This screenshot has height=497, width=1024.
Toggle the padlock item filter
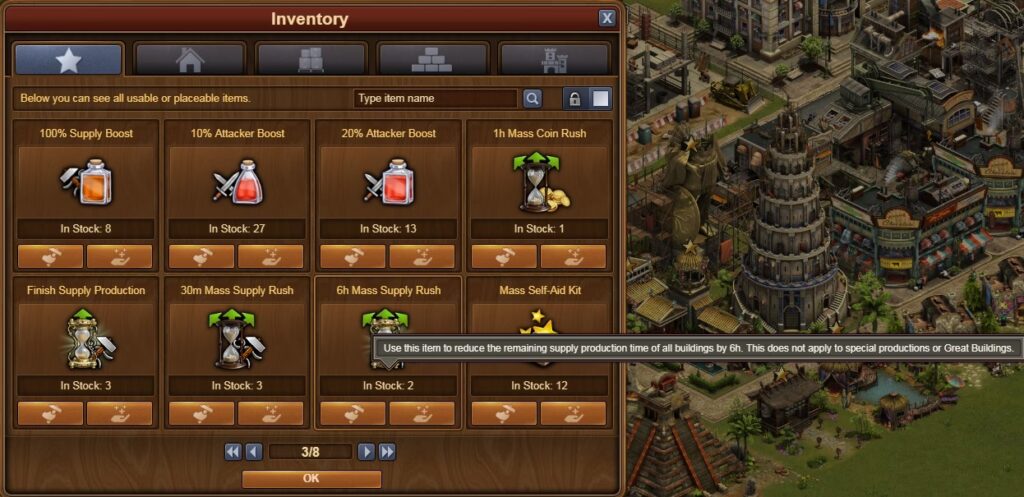575,98
